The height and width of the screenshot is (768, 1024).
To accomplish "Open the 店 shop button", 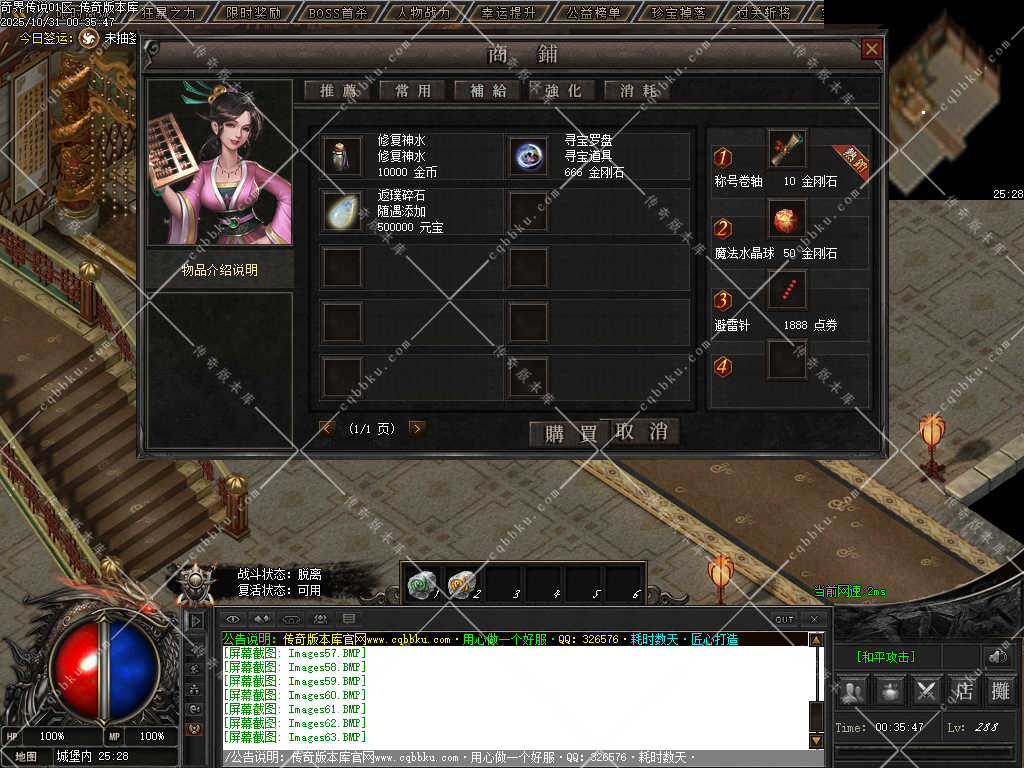I will [x=964, y=690].
